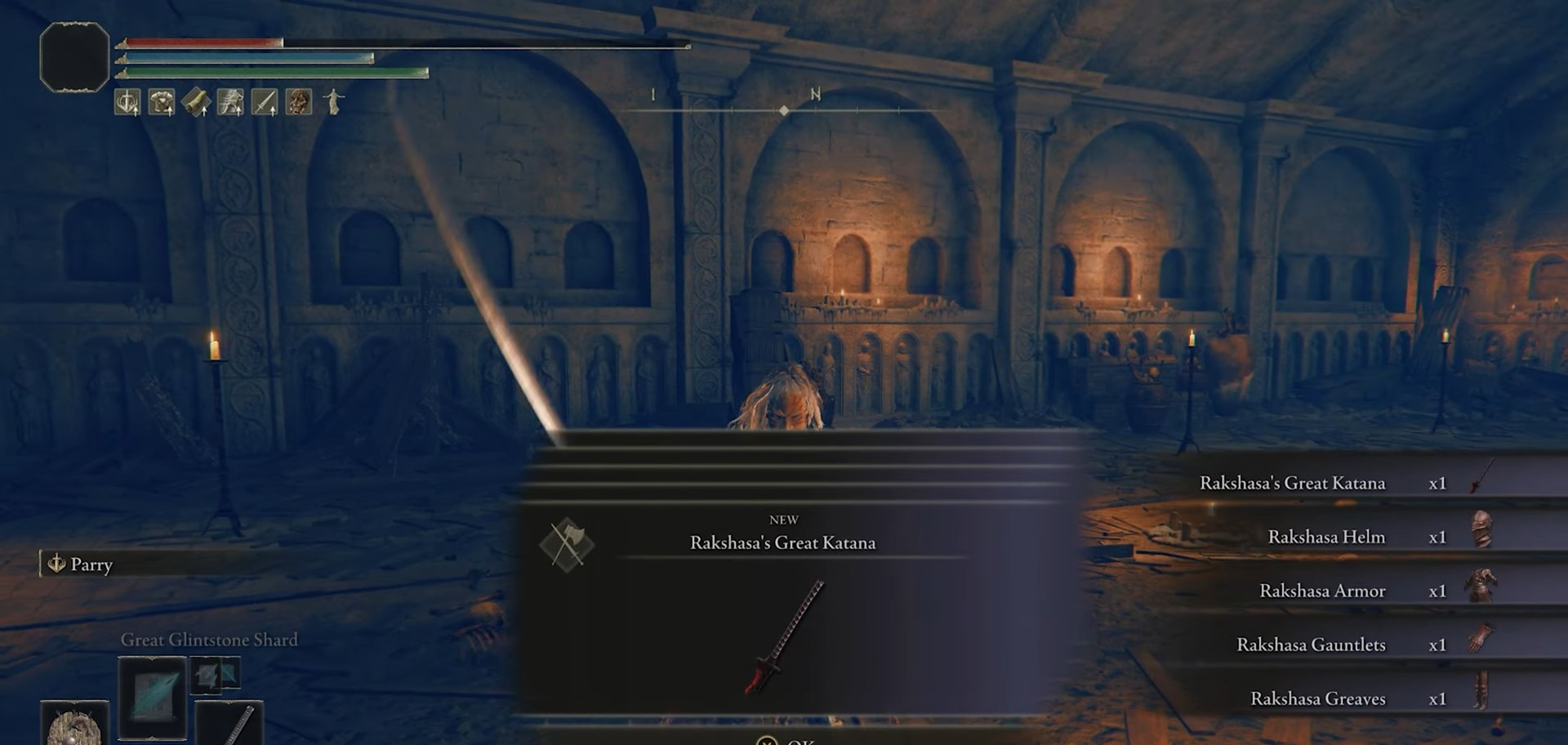Select the Rakshasa Helm list entry

click(1325, 537)
